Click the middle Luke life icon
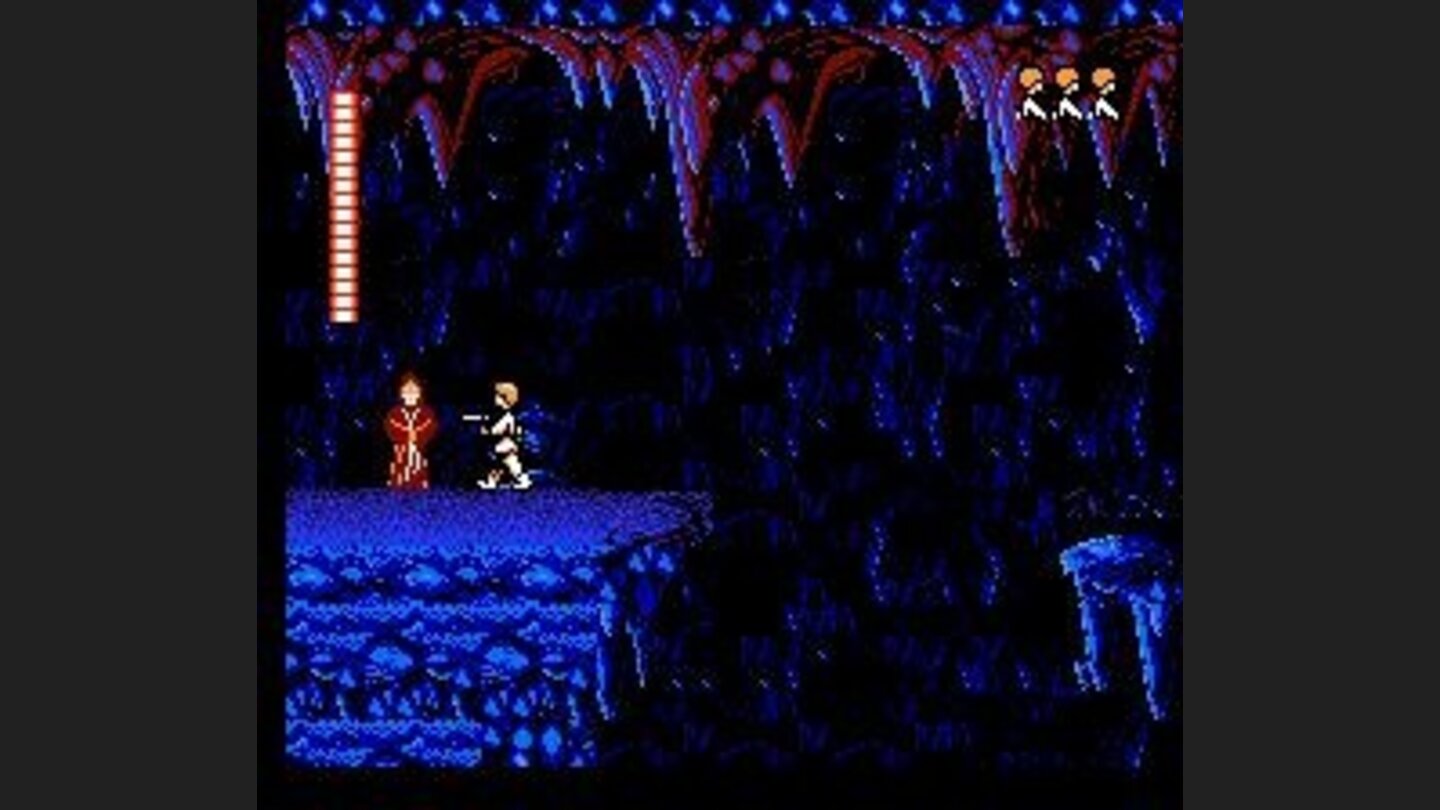This screenshot has width=1440, height=810. pyautogui.click(x=1069, y=92)
